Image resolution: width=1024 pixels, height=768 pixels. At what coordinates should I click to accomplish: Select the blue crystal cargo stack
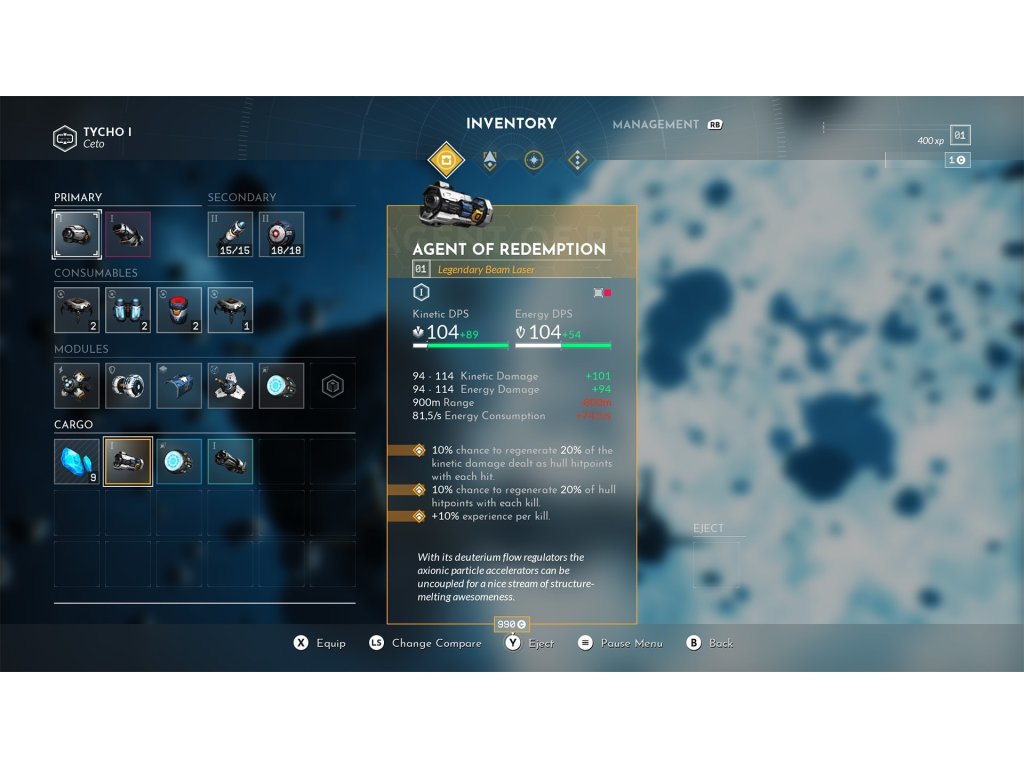(77, 461)
